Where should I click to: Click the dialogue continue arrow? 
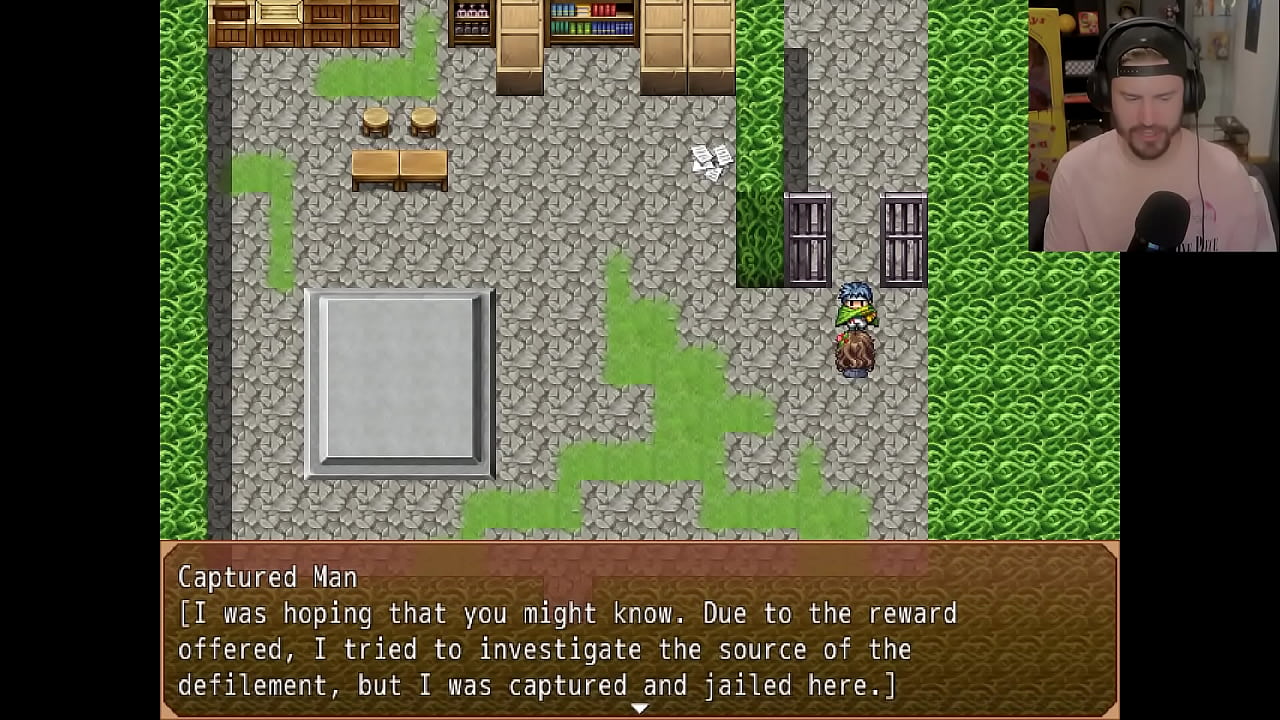(640, 708)
